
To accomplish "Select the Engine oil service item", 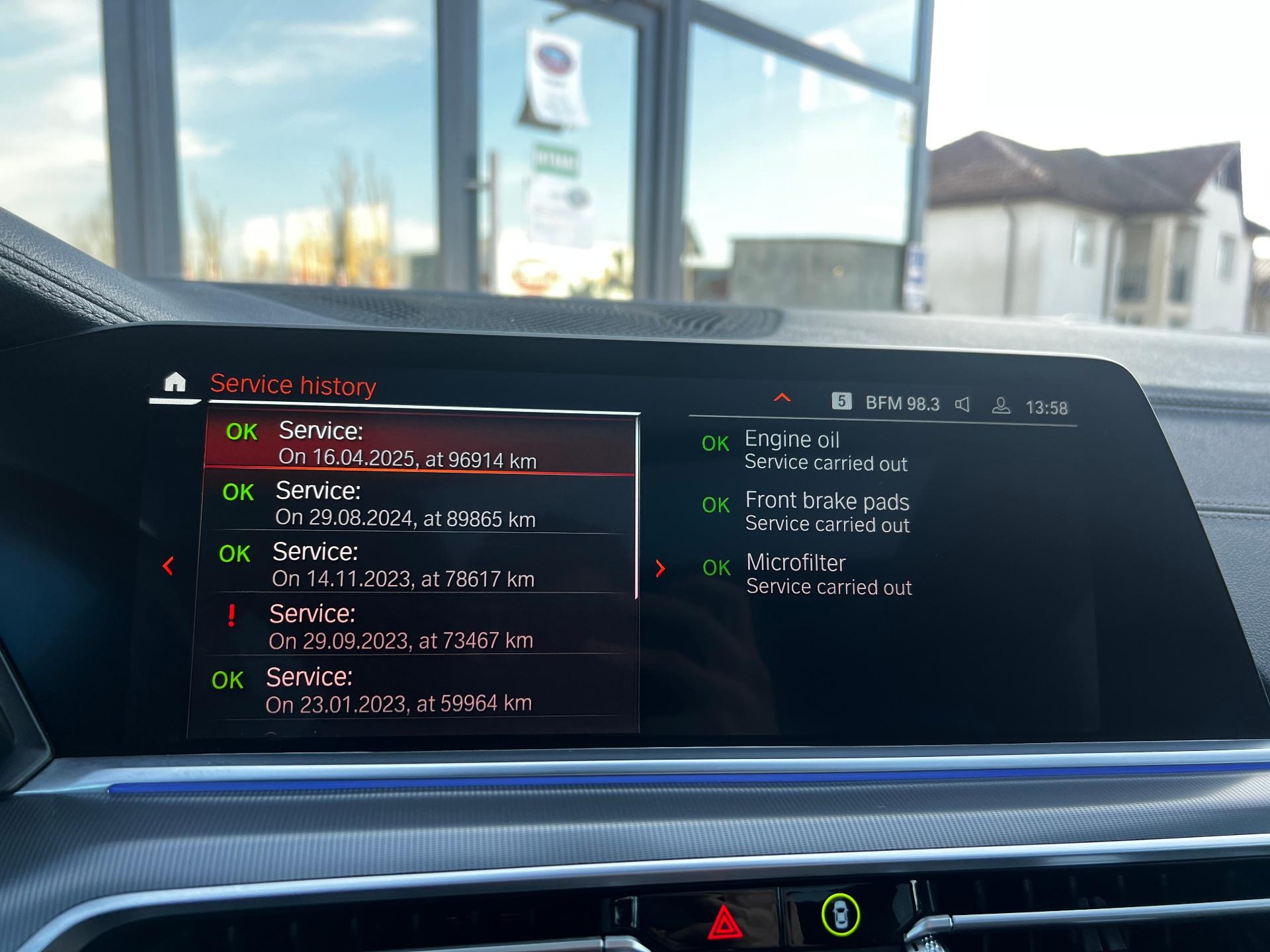I will 824,450.
